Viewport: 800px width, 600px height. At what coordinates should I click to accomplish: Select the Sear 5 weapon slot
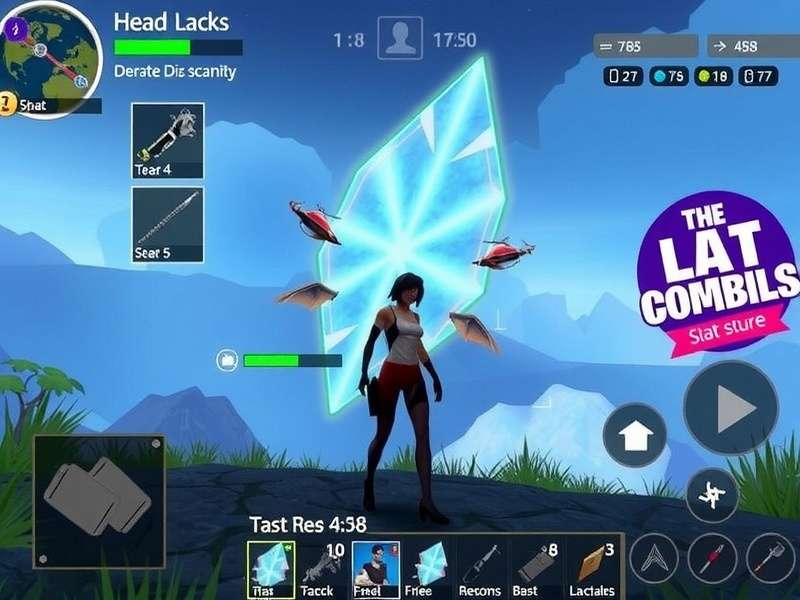(168, 224)
